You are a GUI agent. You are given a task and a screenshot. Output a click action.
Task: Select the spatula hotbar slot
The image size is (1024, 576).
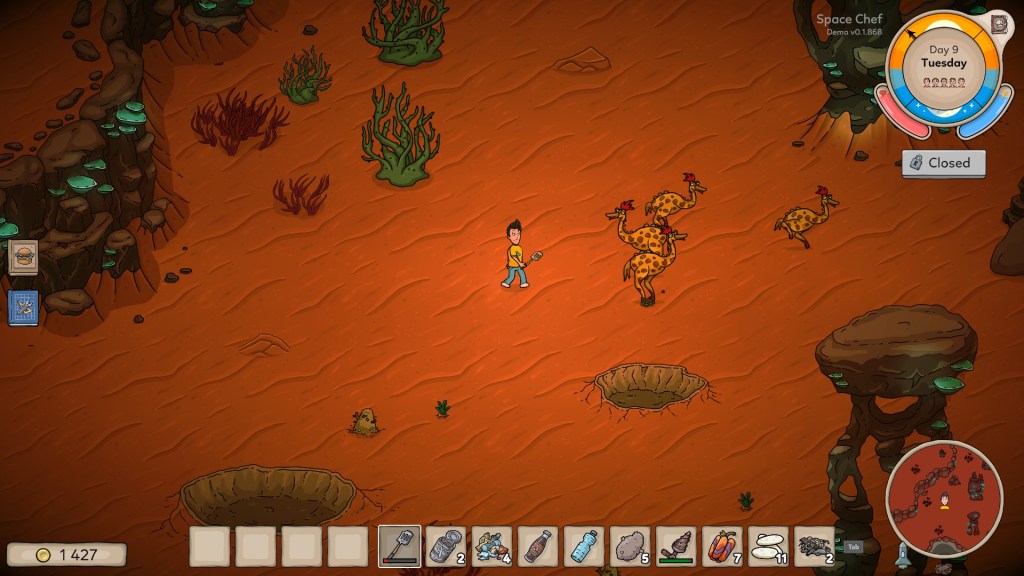399,546
